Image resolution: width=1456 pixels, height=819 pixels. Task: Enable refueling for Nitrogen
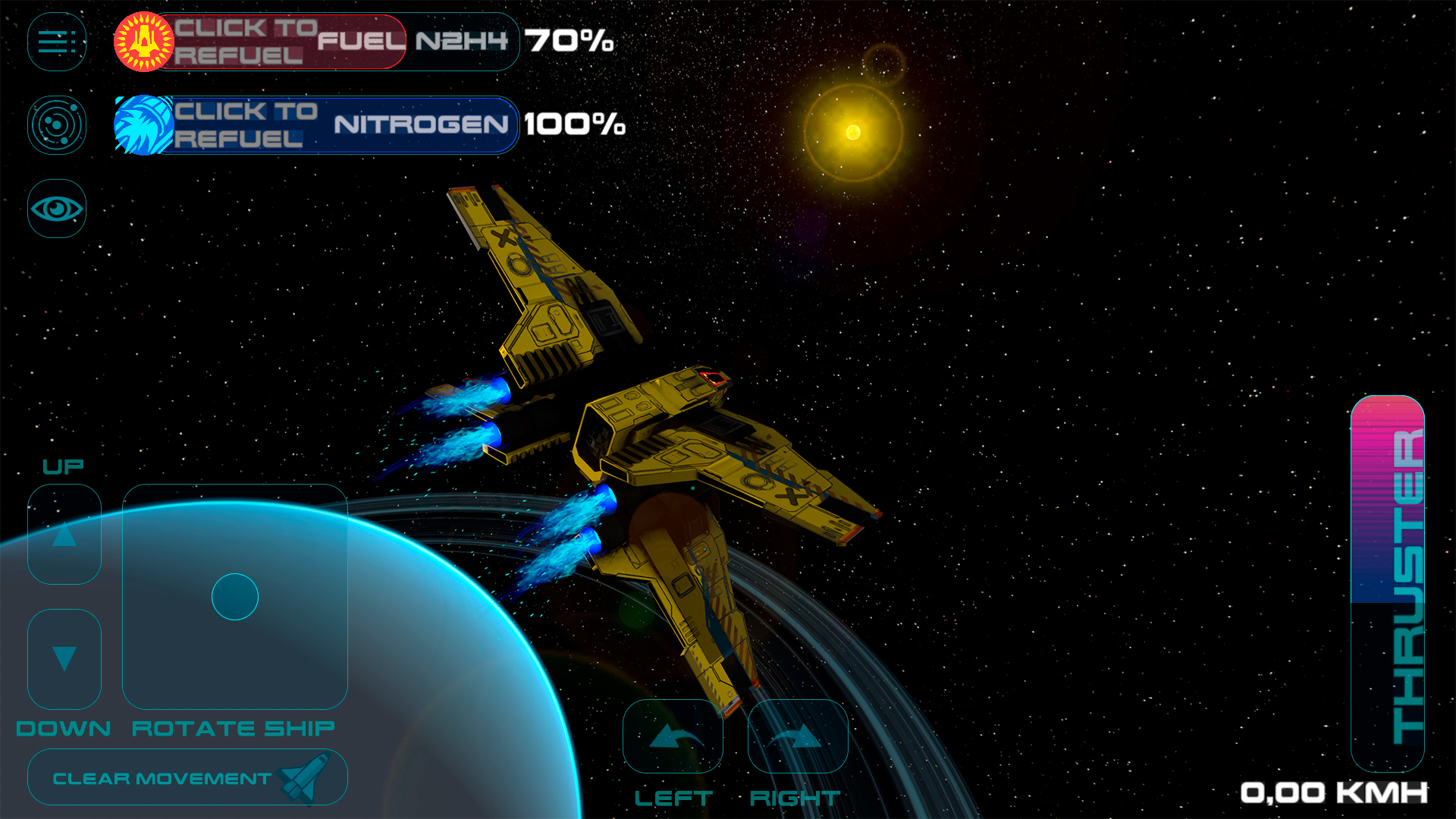point(243,125)
